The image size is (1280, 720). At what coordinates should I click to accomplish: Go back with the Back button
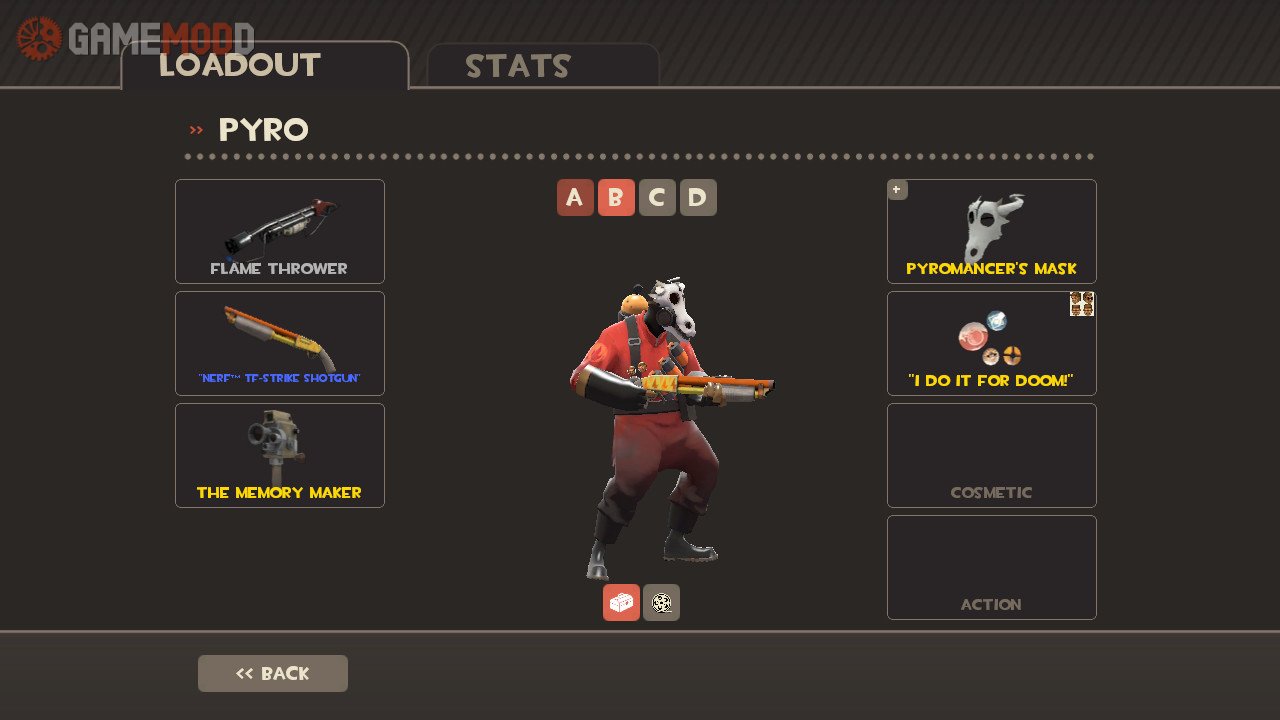click(273, 673)
